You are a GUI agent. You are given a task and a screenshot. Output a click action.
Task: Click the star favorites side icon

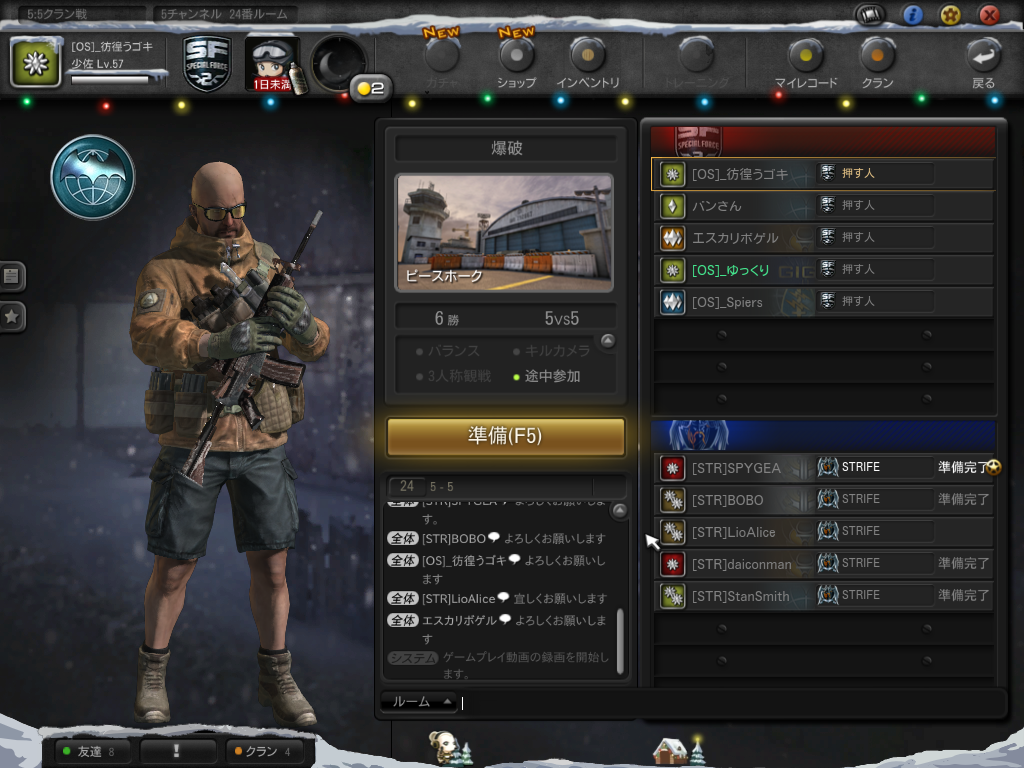click(12, 317)
